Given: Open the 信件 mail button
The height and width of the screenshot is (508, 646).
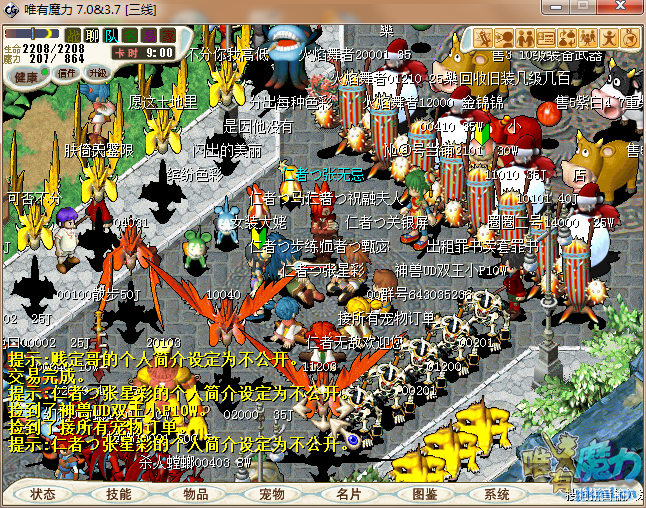Looking at the screenshot, I should tap(67, 73).
